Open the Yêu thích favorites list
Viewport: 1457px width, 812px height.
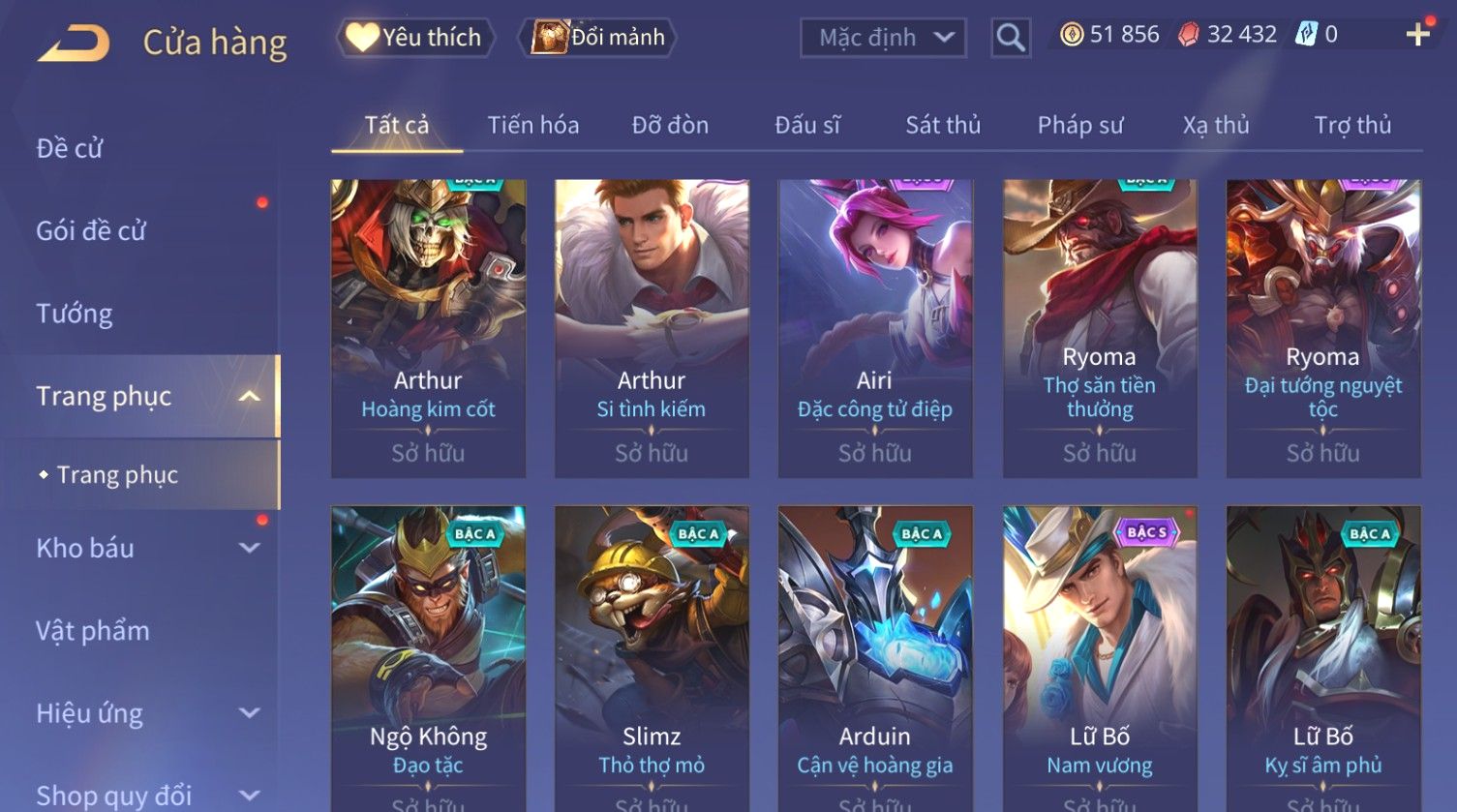point(416,38)
